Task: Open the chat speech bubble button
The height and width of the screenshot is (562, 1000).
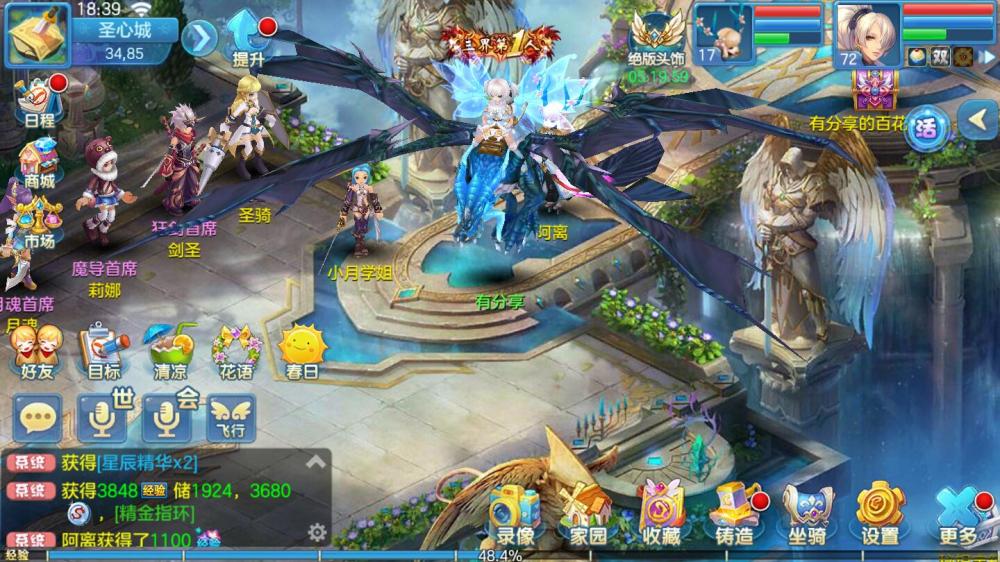Action: click(x=37, y=418)
